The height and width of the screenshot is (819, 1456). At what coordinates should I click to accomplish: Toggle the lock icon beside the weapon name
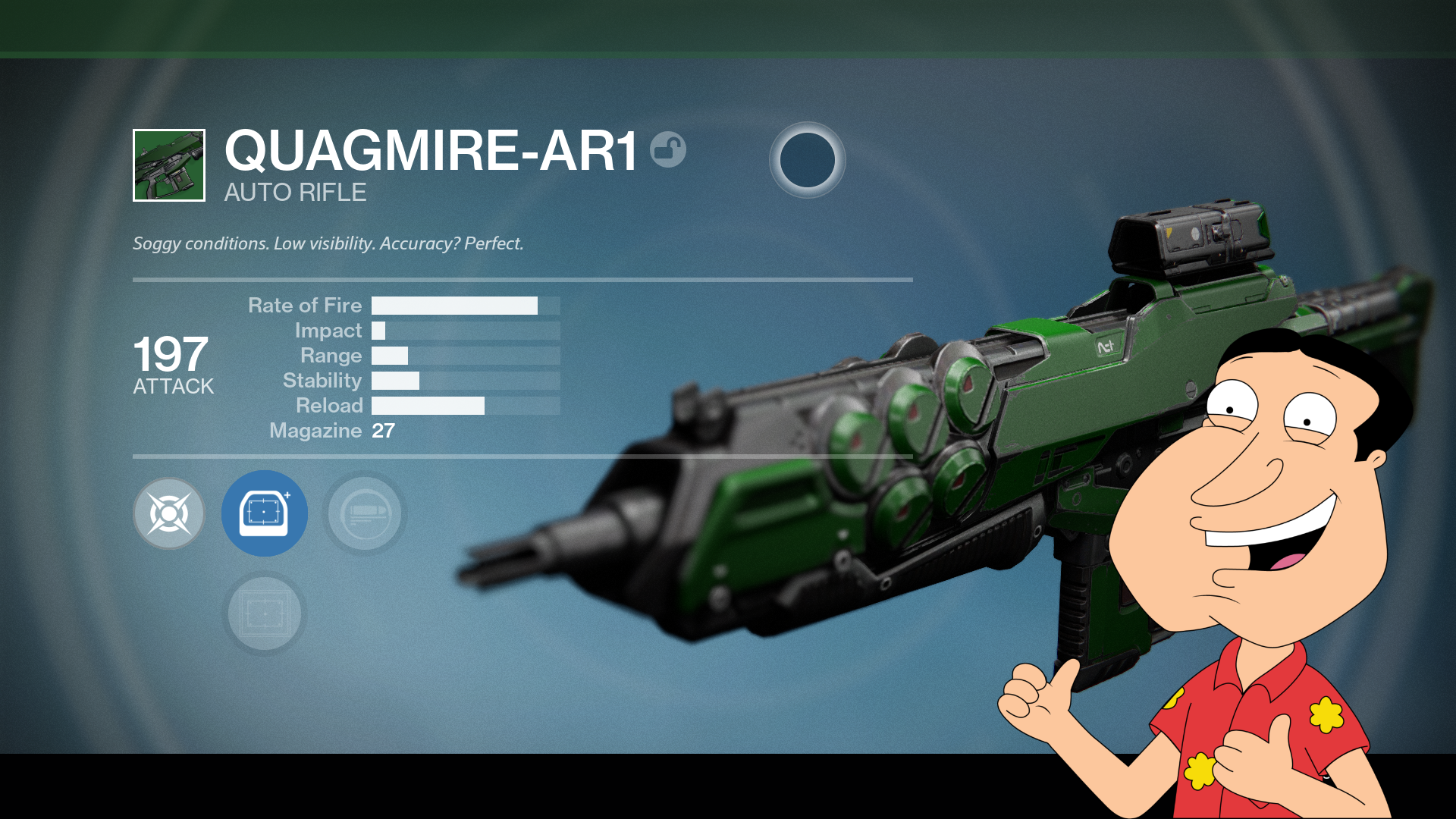tap(668, 149)
